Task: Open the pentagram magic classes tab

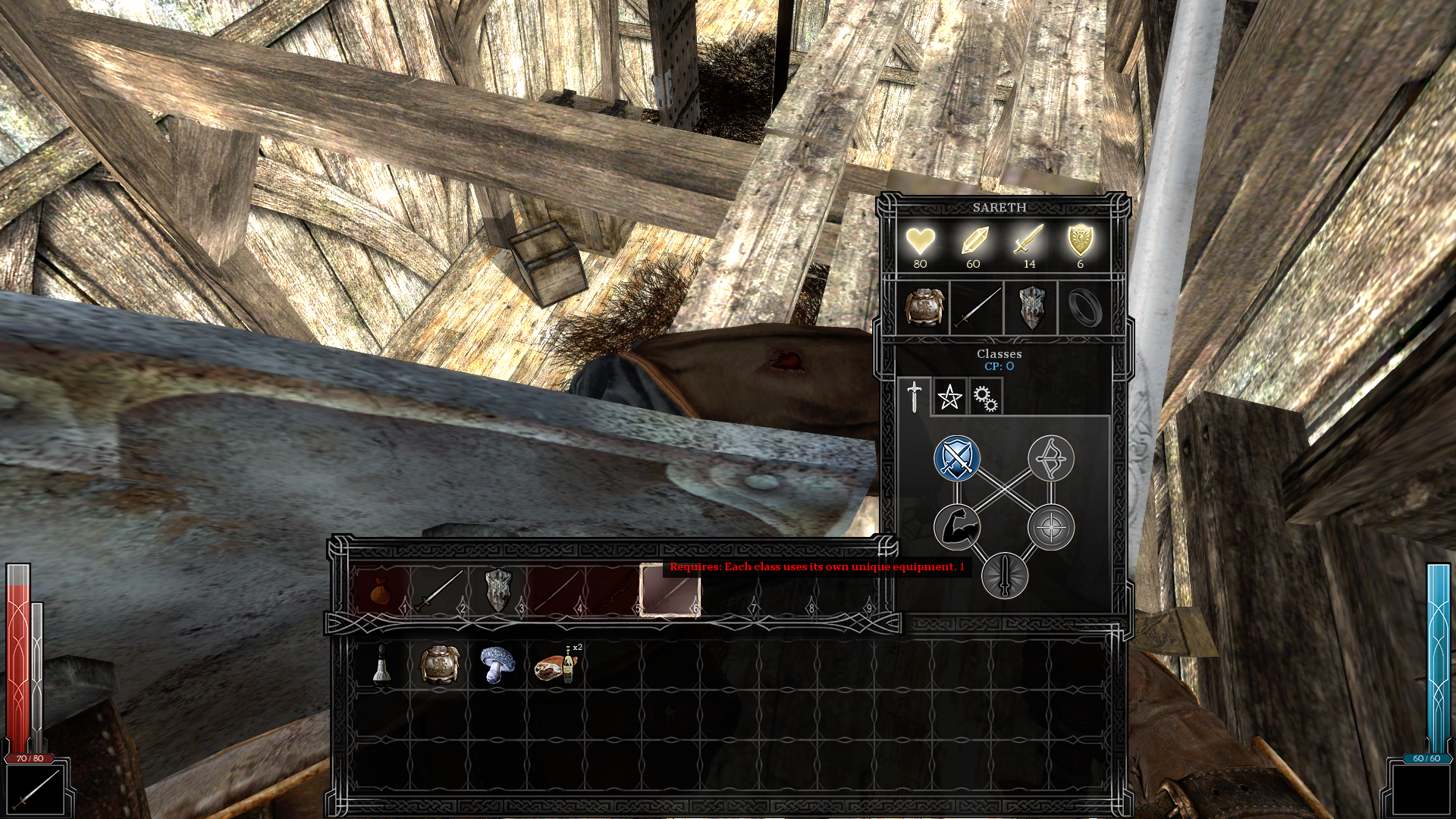Action: tap(949, 397)
